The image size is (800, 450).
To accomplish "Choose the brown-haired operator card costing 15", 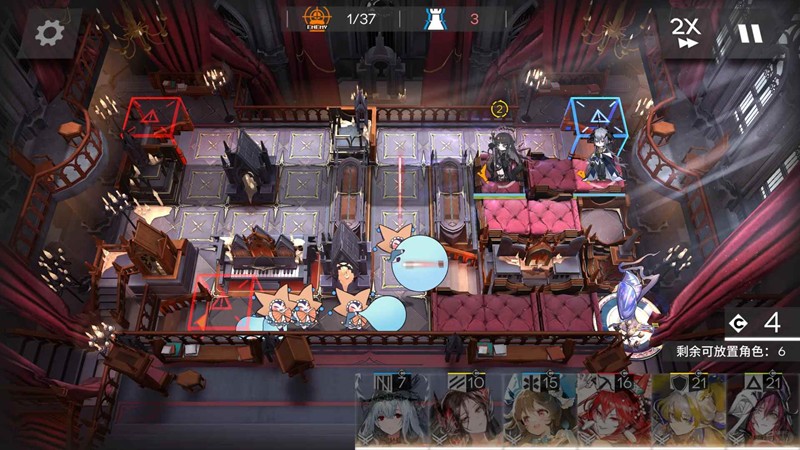I will point(540,410).
